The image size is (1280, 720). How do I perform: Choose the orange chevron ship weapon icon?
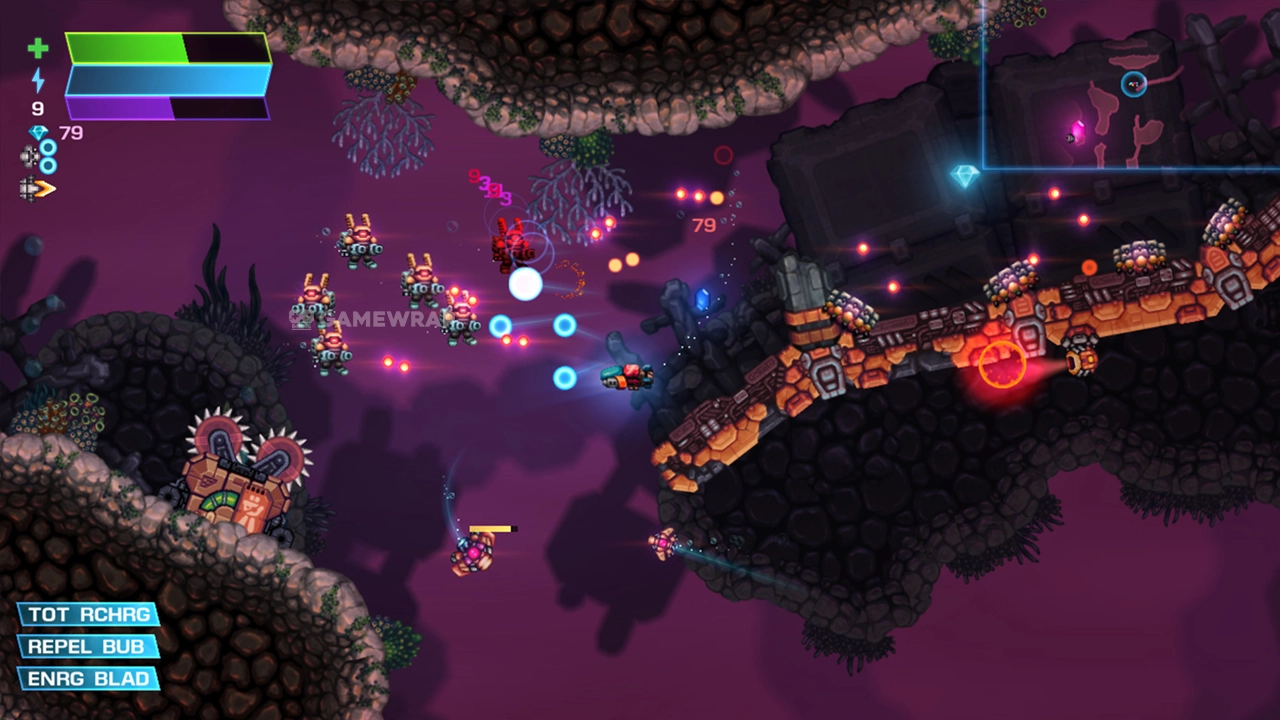click(38, 188)
